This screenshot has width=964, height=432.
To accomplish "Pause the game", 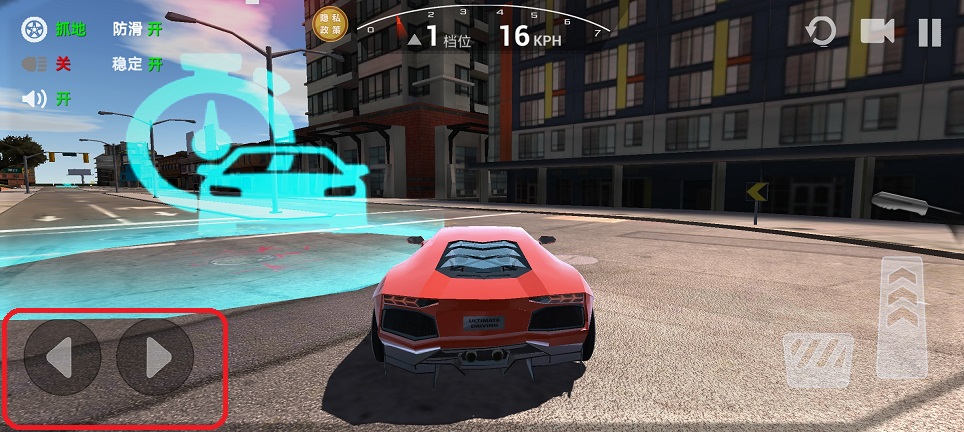I will [930, 33].
